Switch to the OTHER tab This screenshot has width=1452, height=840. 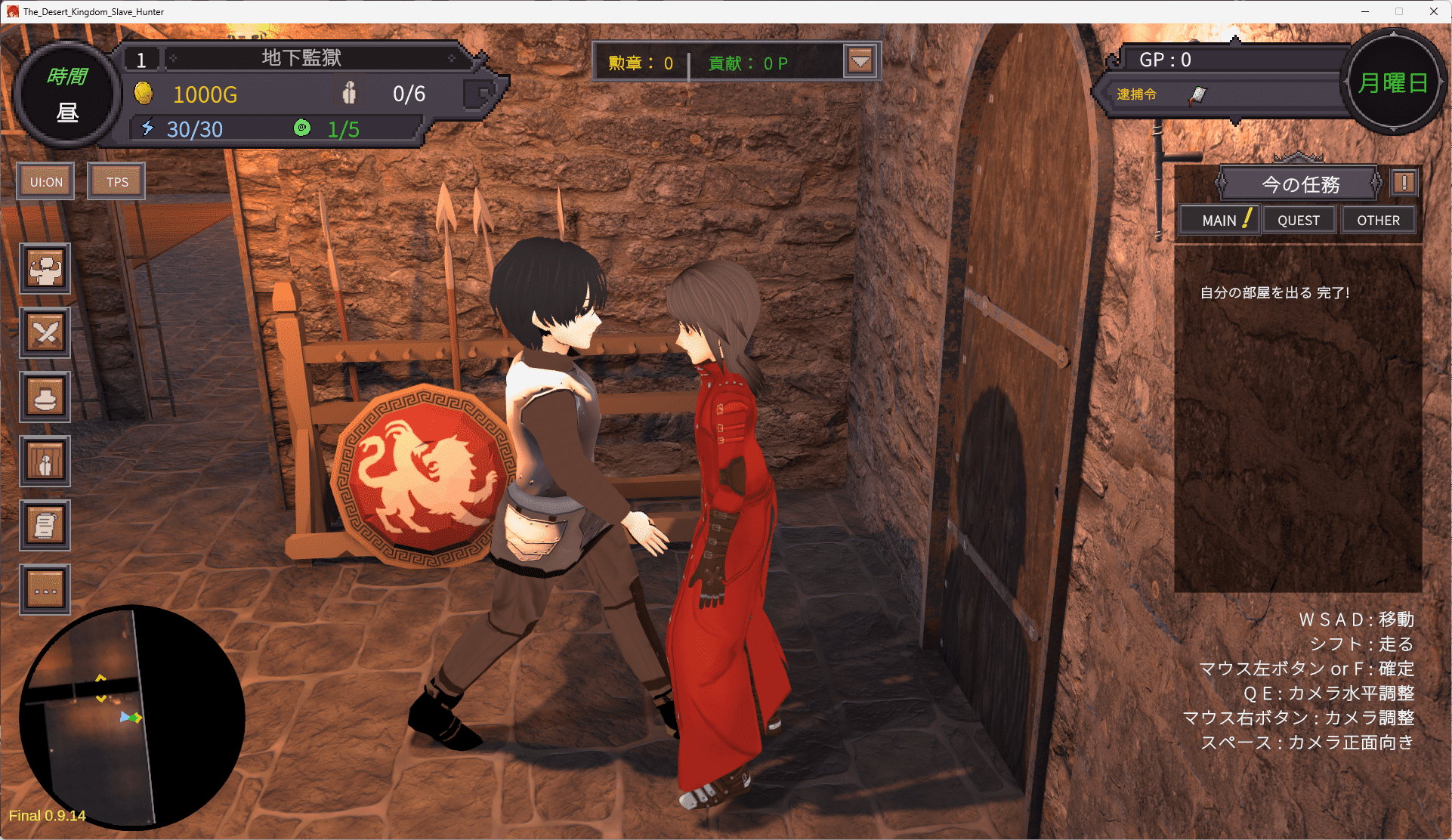click(1378, 221)
